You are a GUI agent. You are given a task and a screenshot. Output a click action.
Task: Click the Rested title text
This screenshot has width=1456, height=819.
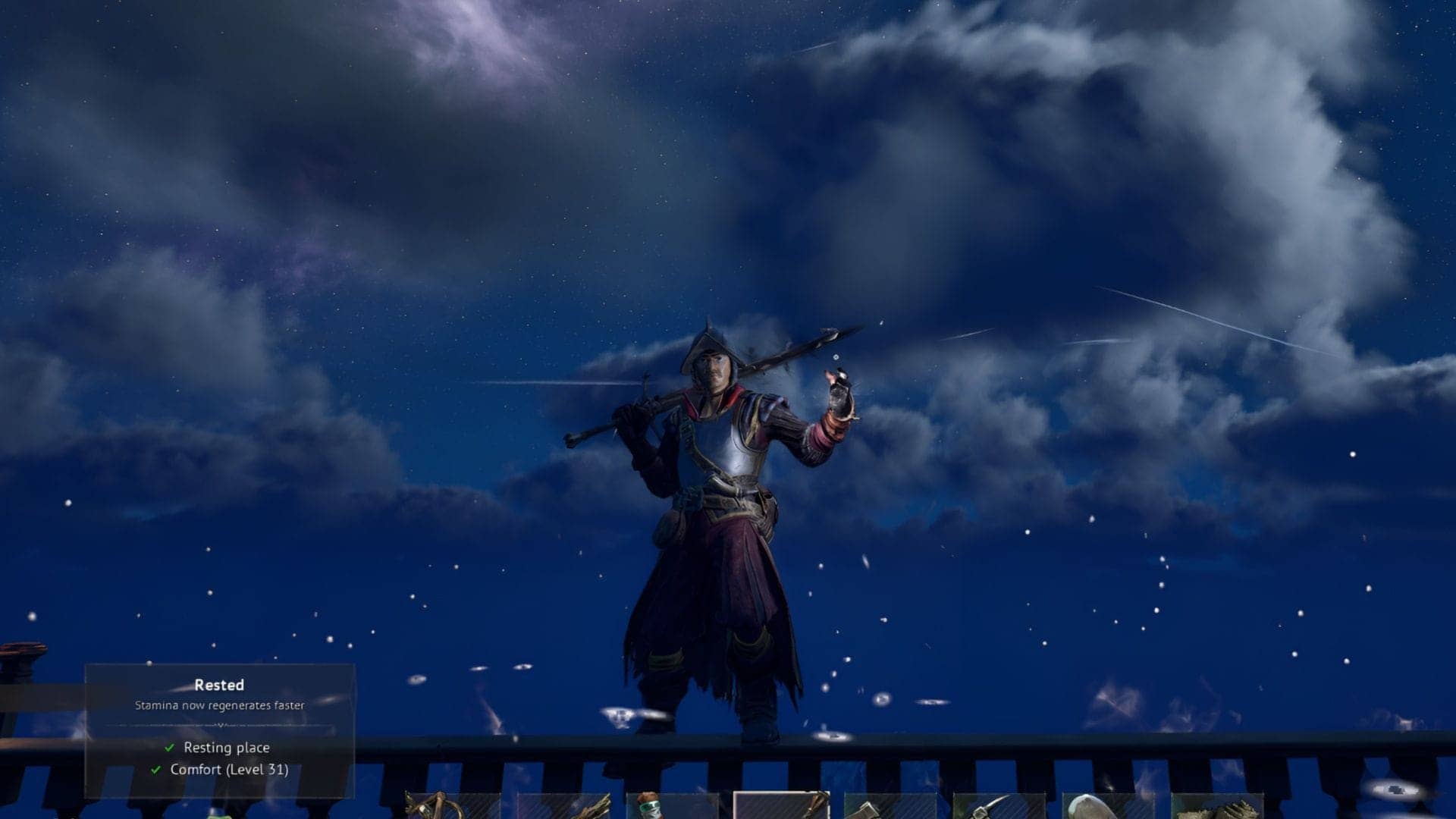point(220,685)
